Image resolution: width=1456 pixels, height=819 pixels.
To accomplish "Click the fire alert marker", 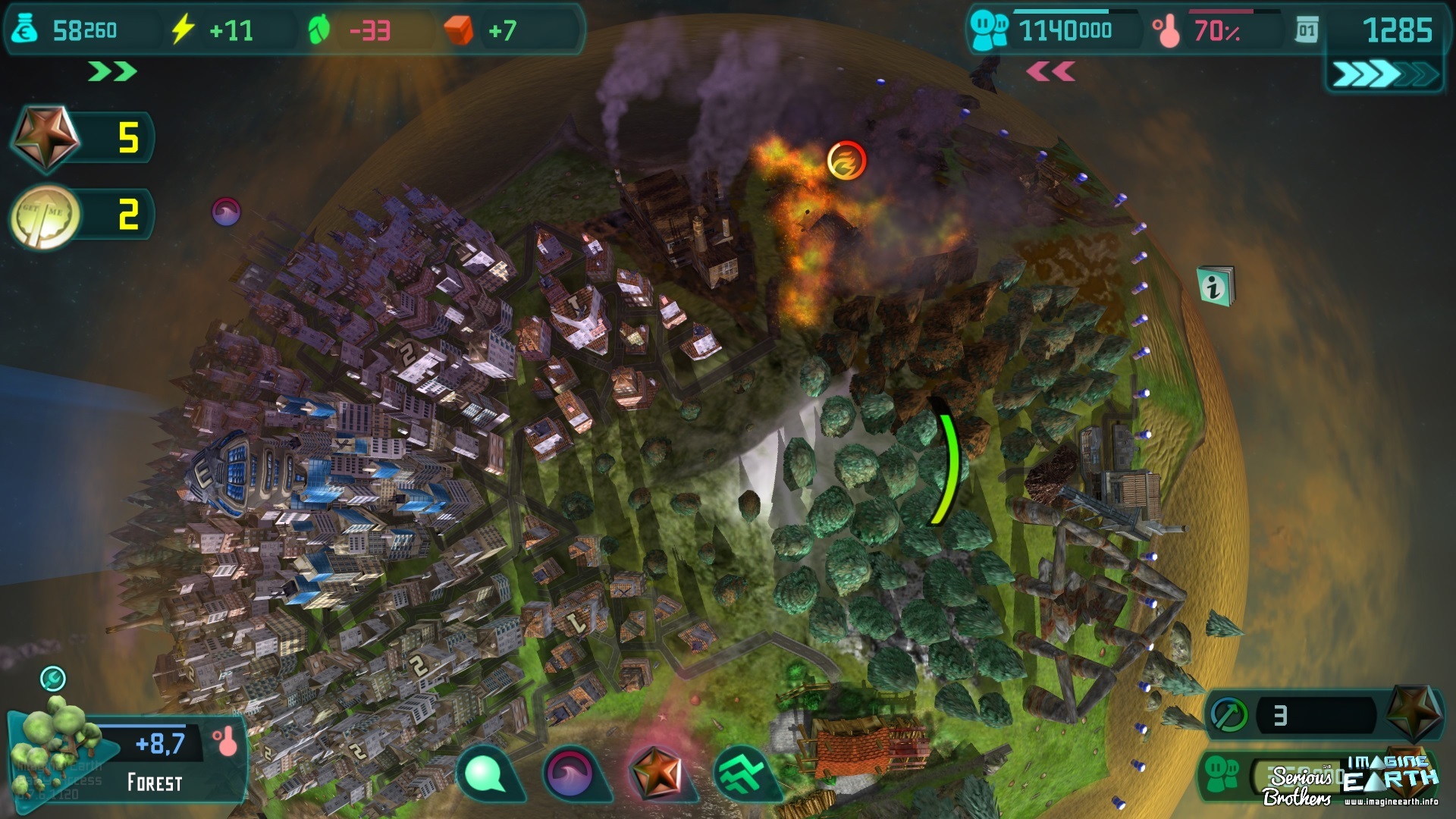I will tap(846, 161).
